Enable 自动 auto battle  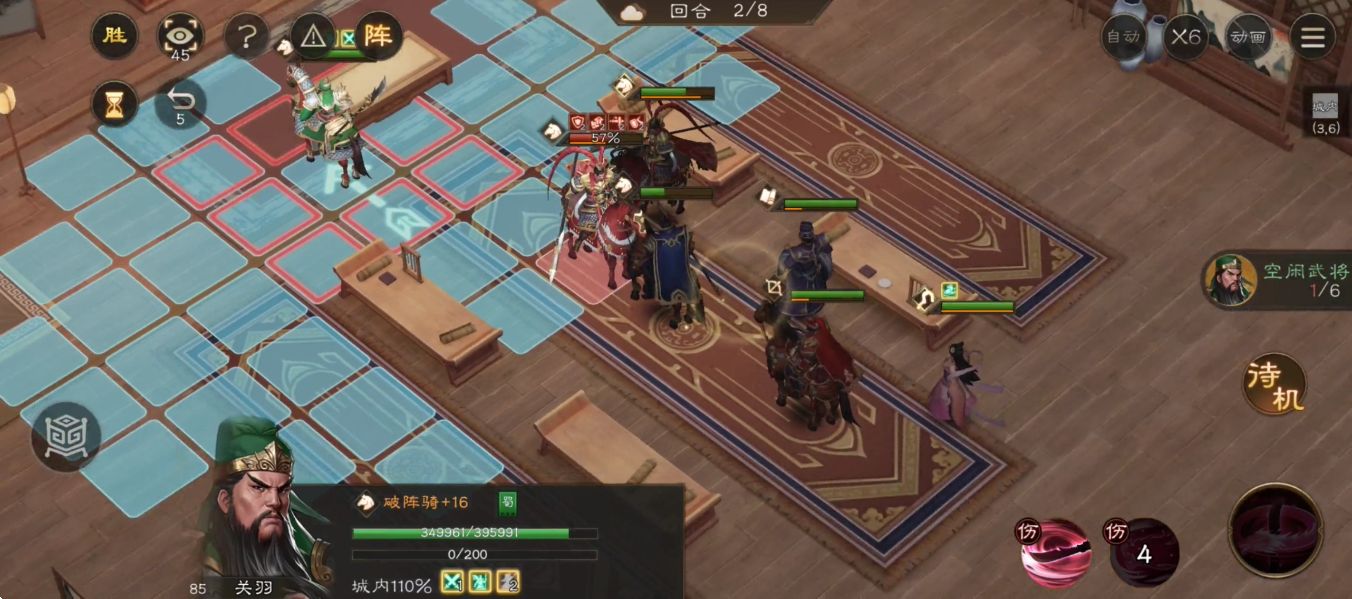pos(1122,37)
